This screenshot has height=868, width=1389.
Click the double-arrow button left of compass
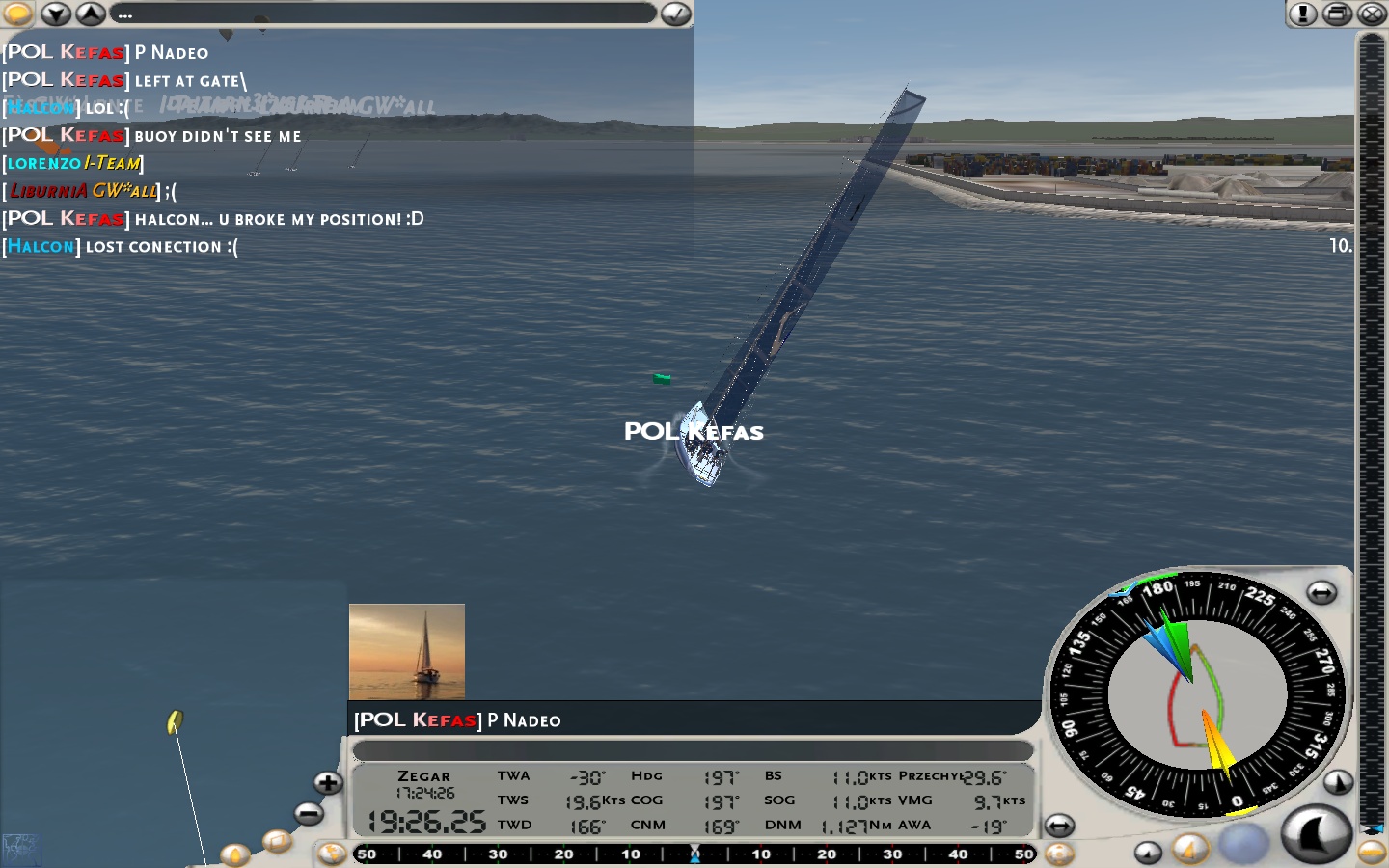pyautogui.click(x=1059, y=826)
